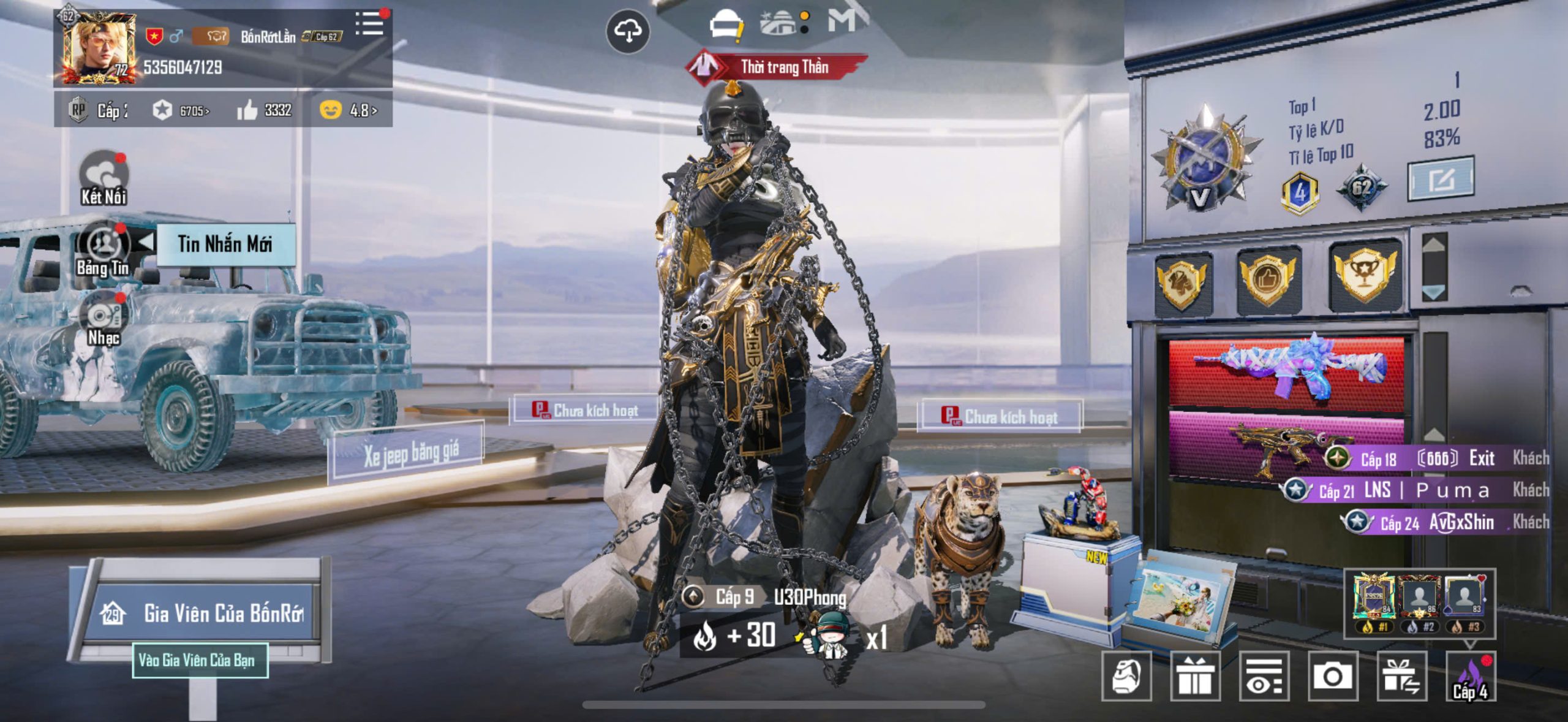Select the left Chưa kích hoạt slot
1568x722 pixels.
click(x=585, y=410)
